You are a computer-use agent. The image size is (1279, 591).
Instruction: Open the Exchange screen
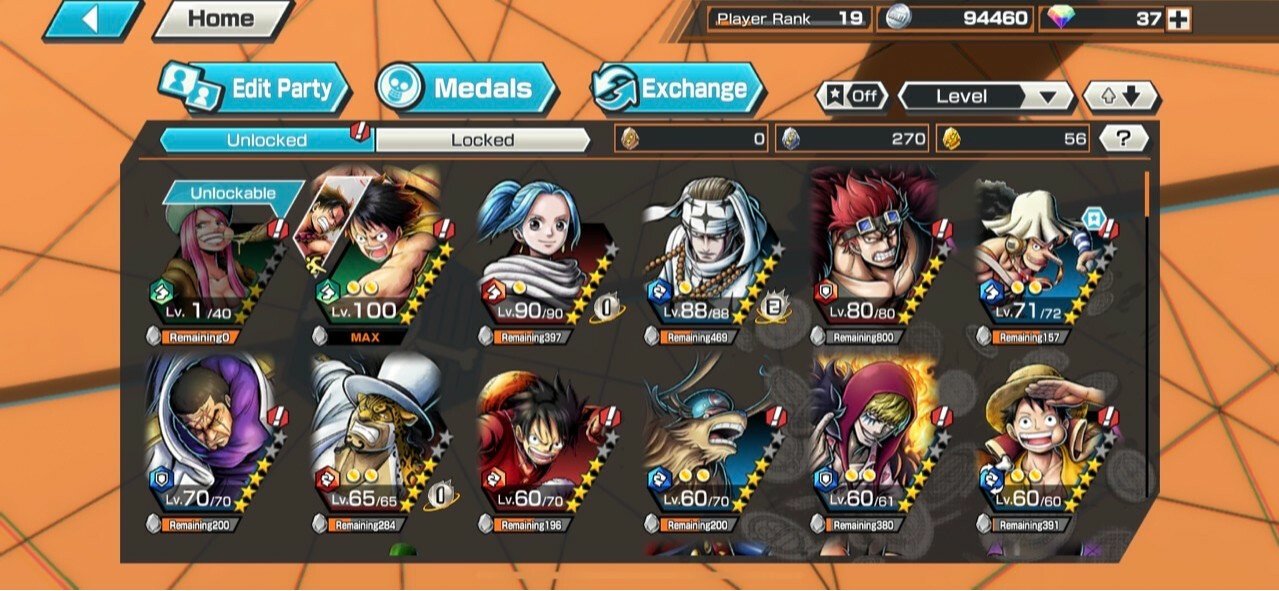(x=678, y=88)
